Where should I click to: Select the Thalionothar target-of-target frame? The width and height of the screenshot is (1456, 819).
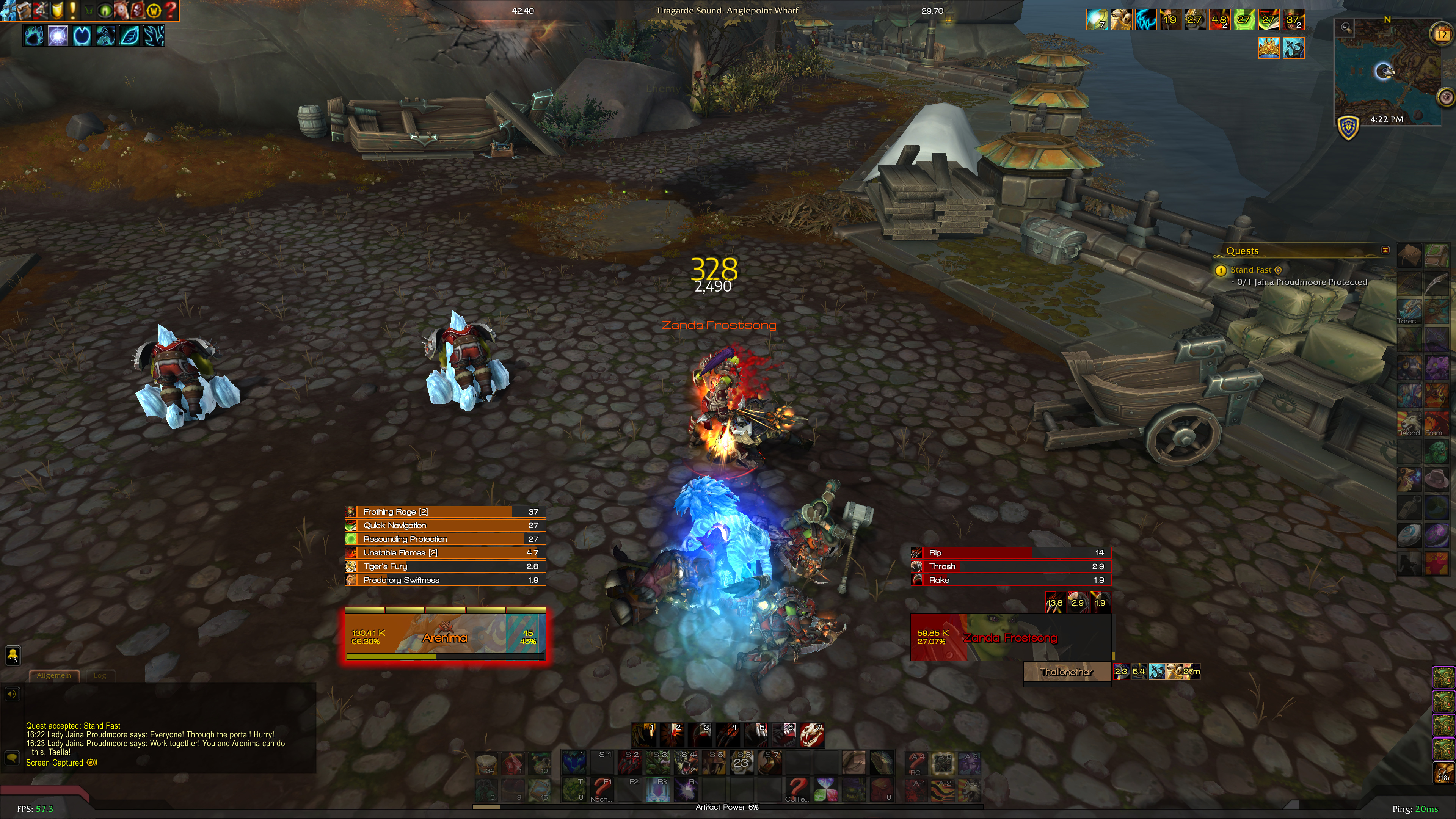click(x=1066, y=672)
